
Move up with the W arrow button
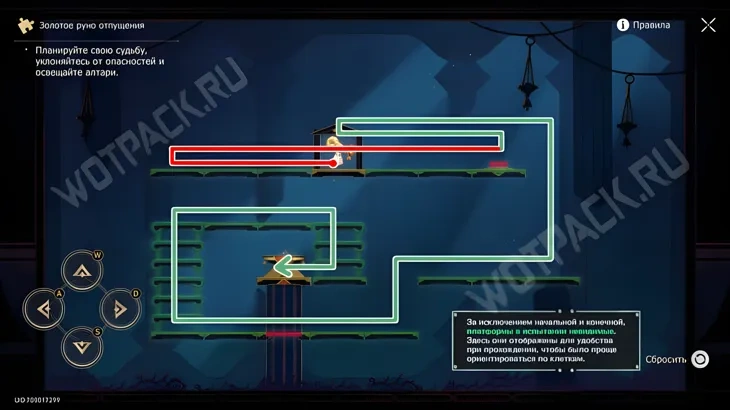click(x=82, y=271)
